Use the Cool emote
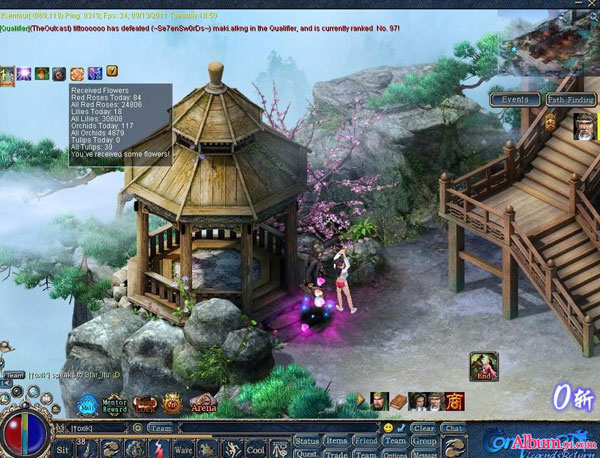600x458 pixels. (x=256, y=449)
